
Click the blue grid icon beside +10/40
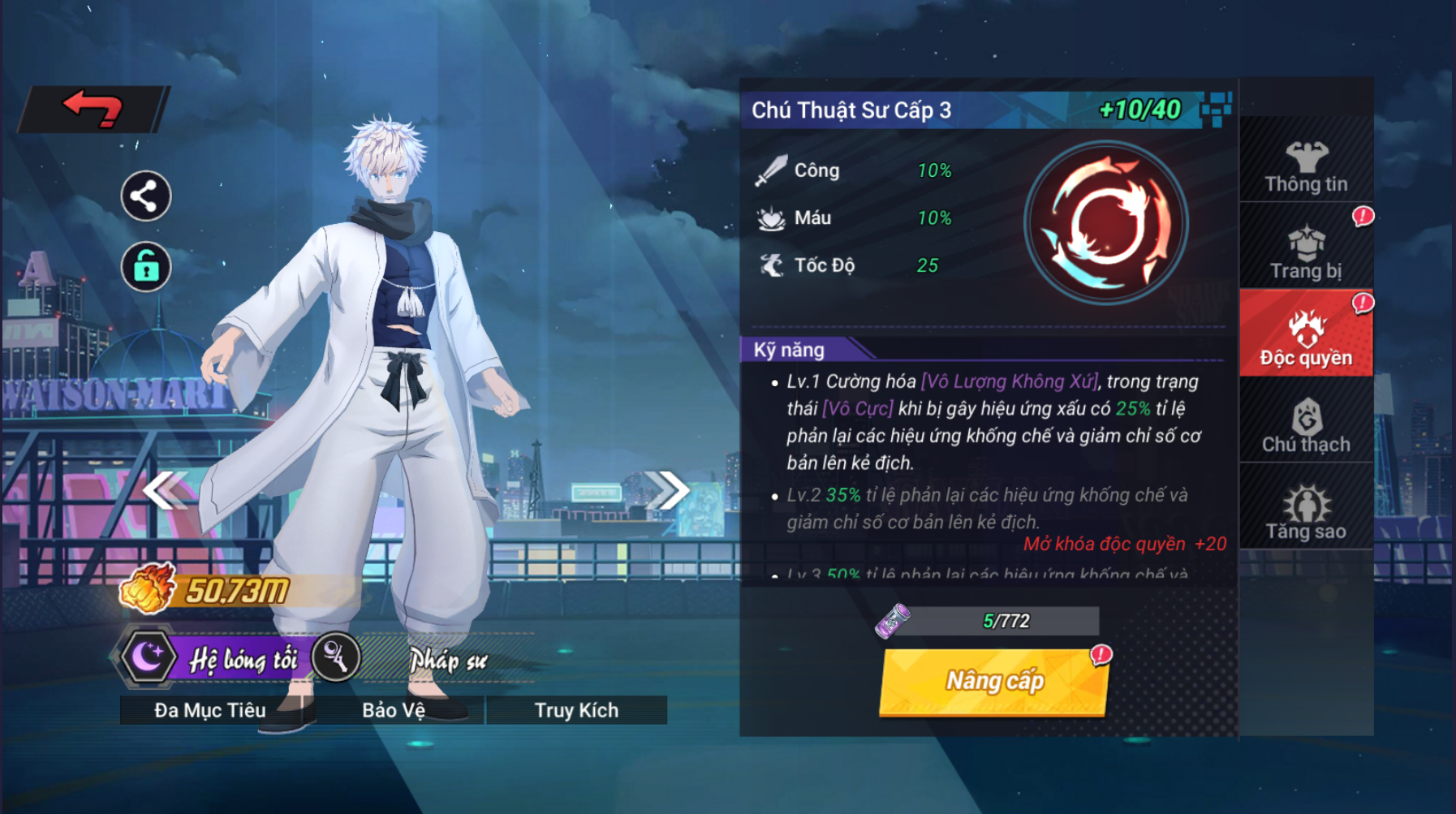point(1216,109)
